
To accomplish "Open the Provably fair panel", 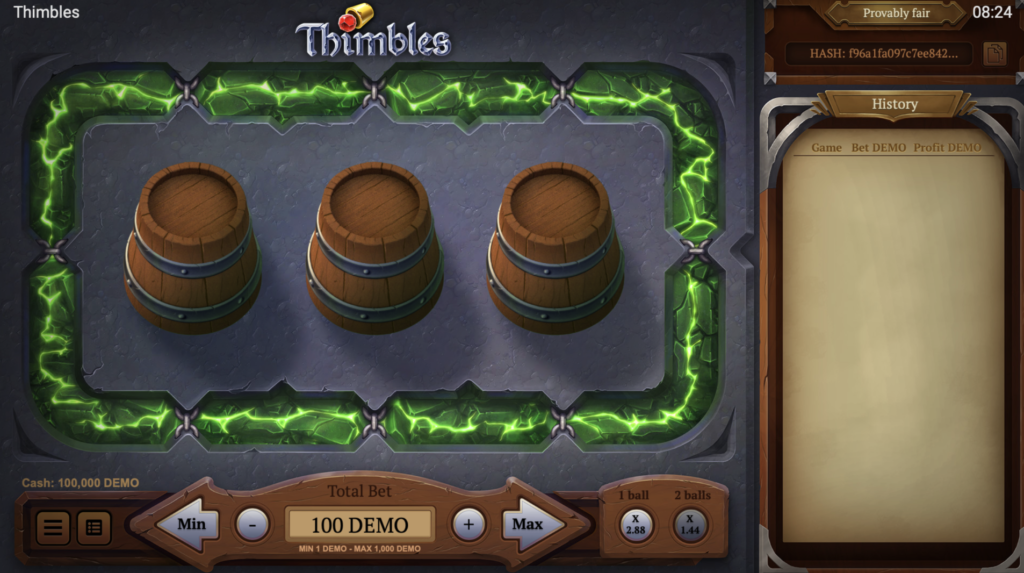I will pos(896,13).
